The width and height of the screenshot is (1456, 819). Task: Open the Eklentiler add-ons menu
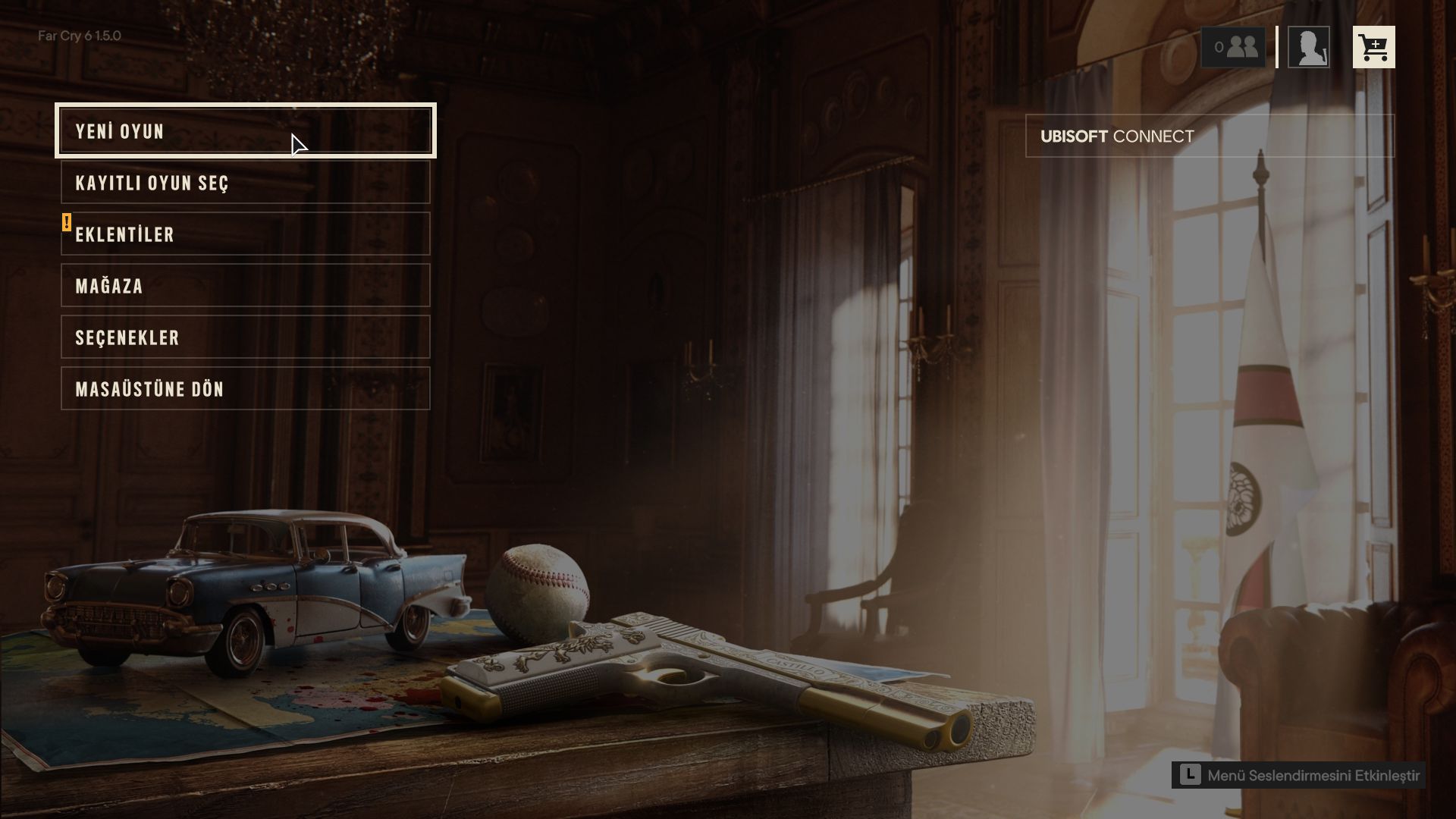[245, 234]
